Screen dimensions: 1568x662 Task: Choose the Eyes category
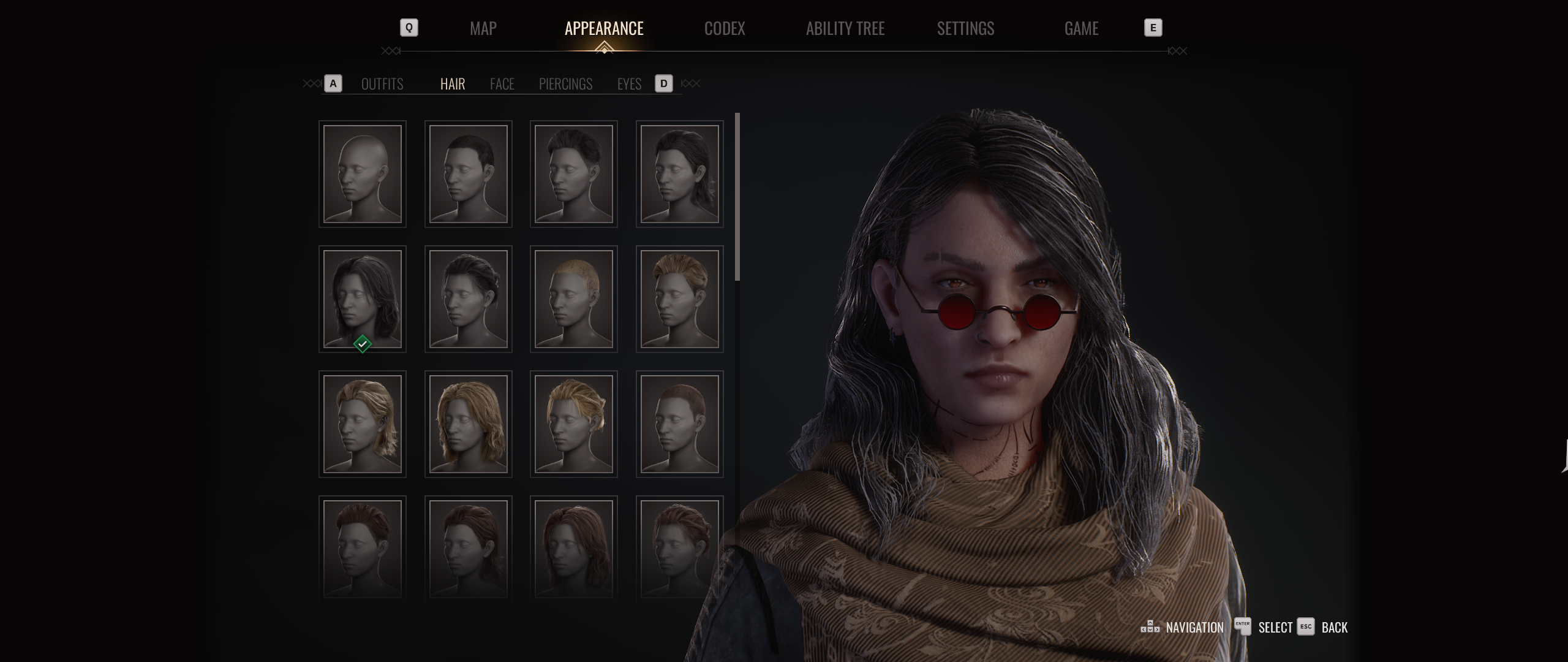coord(629,84)
